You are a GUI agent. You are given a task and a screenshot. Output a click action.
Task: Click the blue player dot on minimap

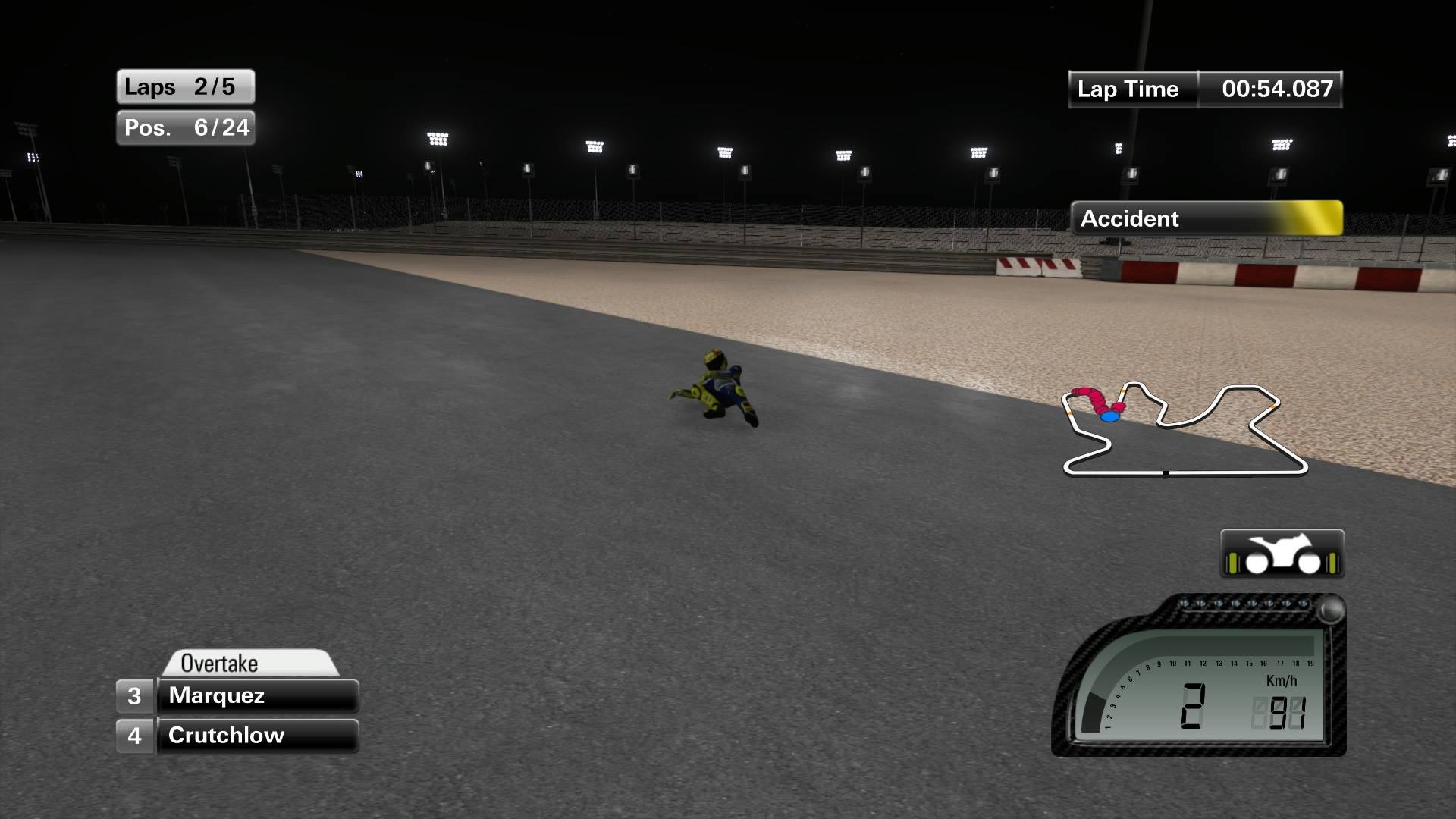coord(1109,417)
